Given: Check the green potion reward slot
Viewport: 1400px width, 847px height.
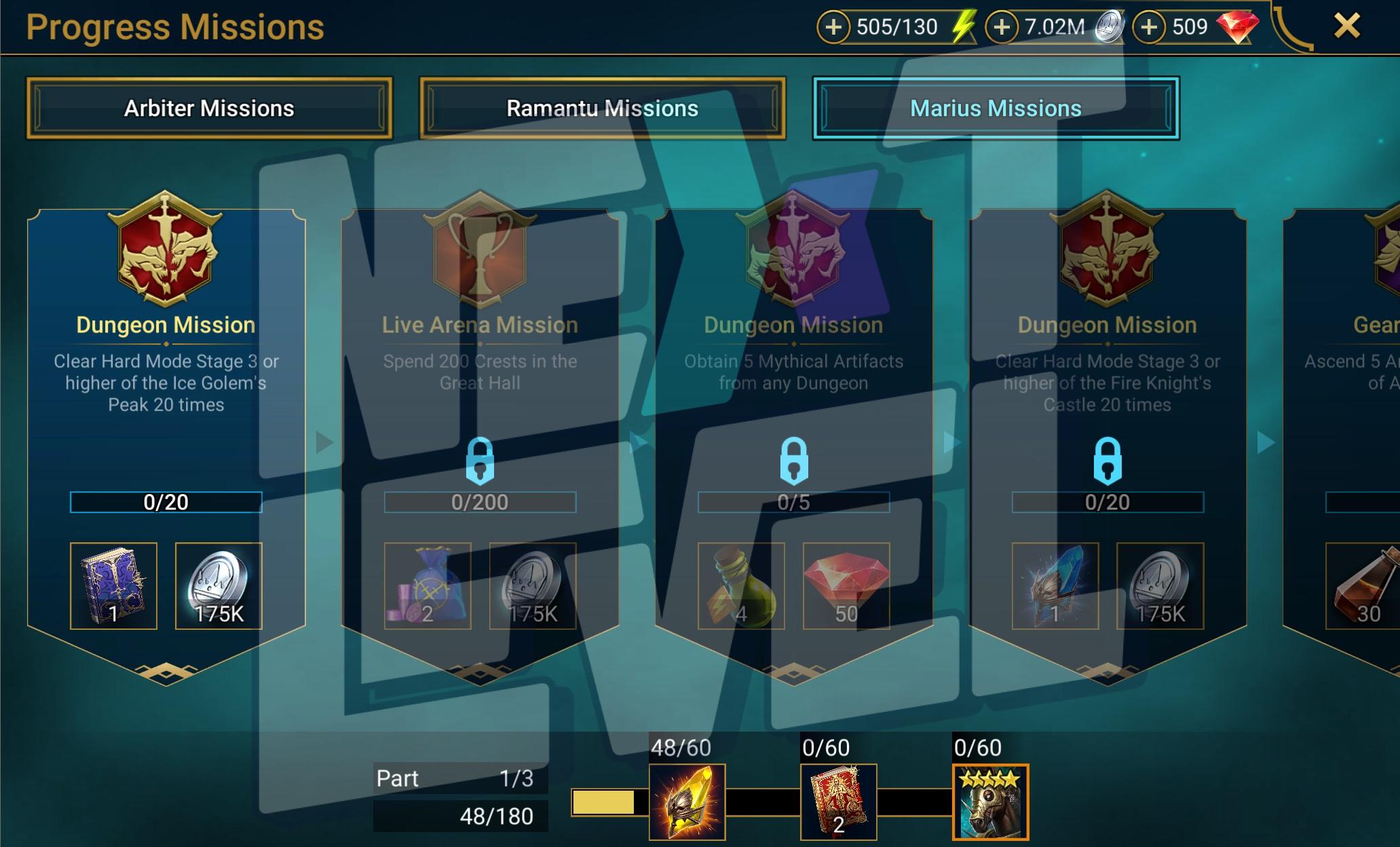Looking at the screenshot, I should tap(741, 586).
